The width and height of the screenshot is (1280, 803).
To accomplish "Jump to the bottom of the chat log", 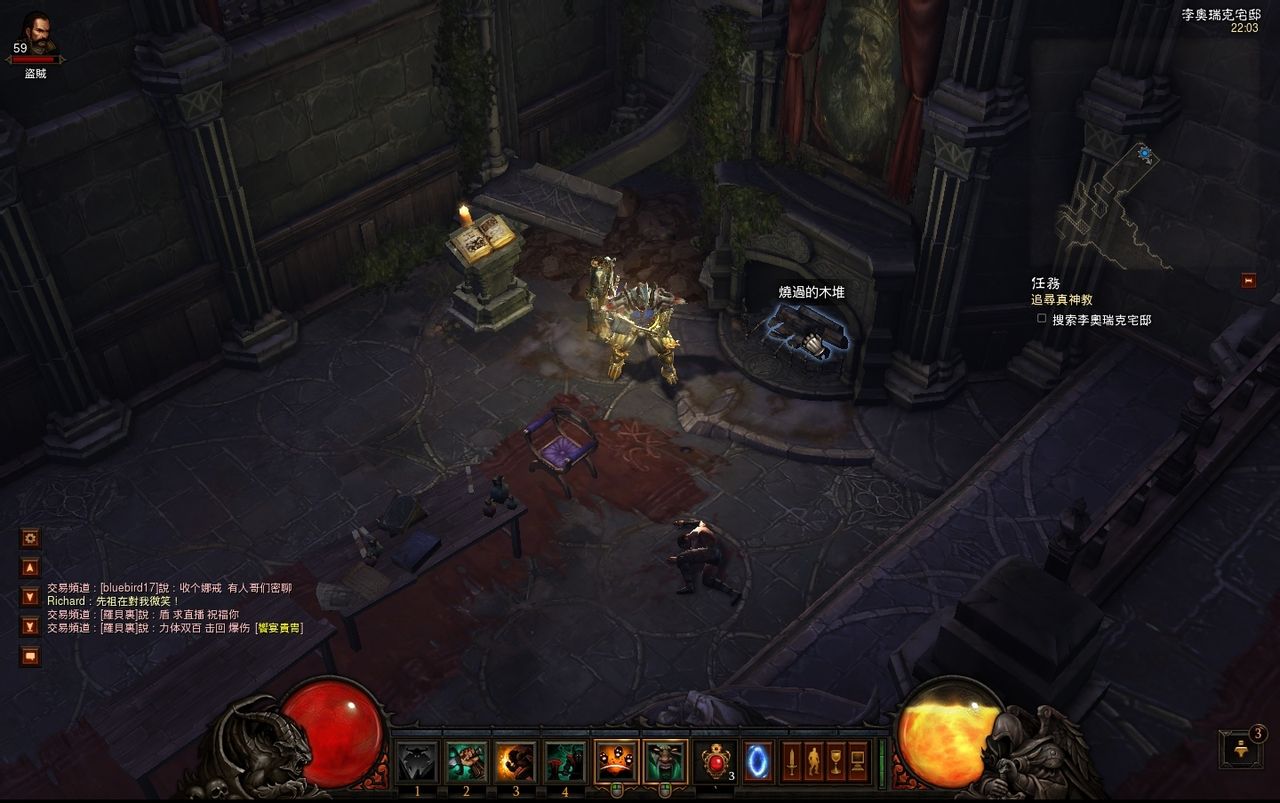I will [31, 627].
